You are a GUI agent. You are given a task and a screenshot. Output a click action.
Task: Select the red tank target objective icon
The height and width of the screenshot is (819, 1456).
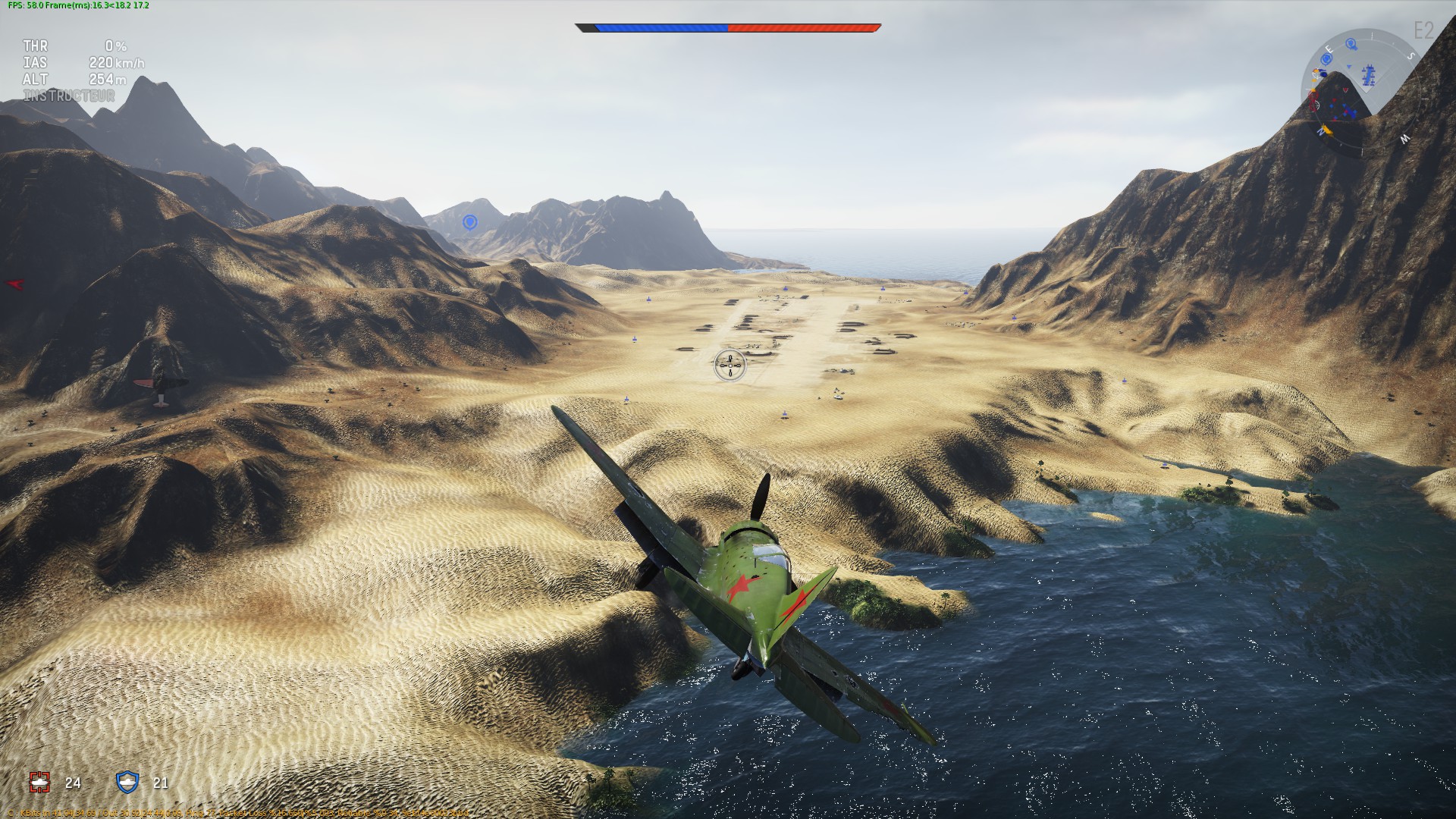point(40,782)
